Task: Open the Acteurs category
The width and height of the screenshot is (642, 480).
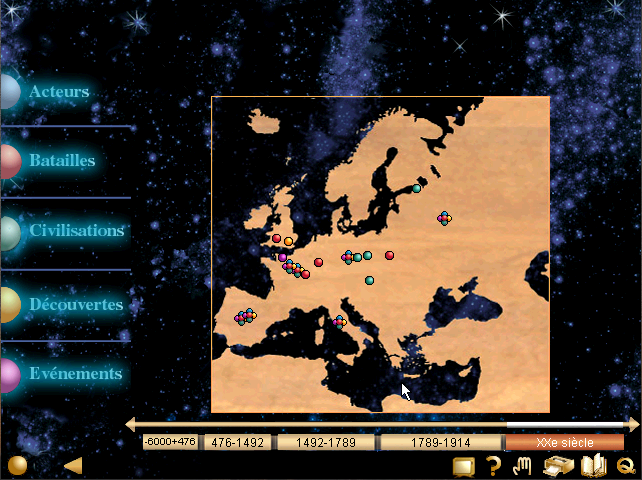Action: pyautogui.click(x=58, y=92)
